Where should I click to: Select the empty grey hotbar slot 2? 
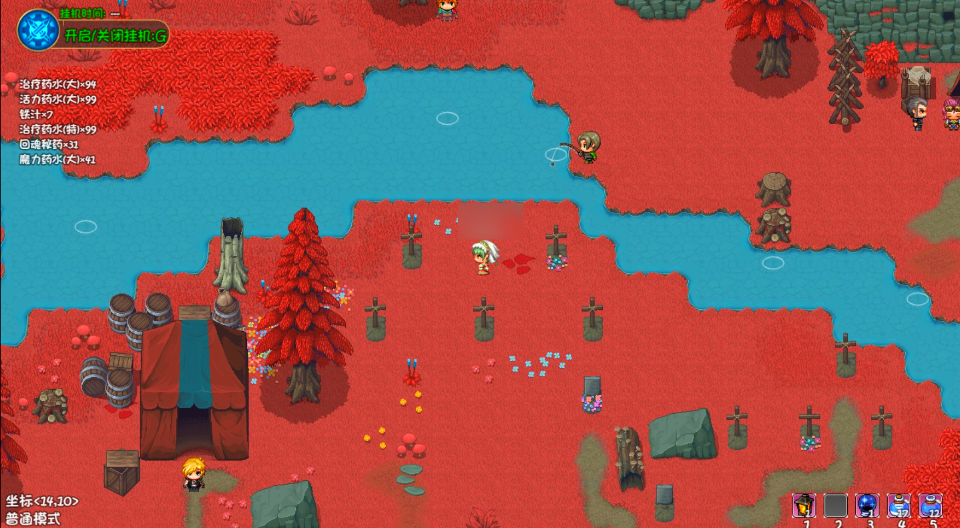(x=836, y=505)
